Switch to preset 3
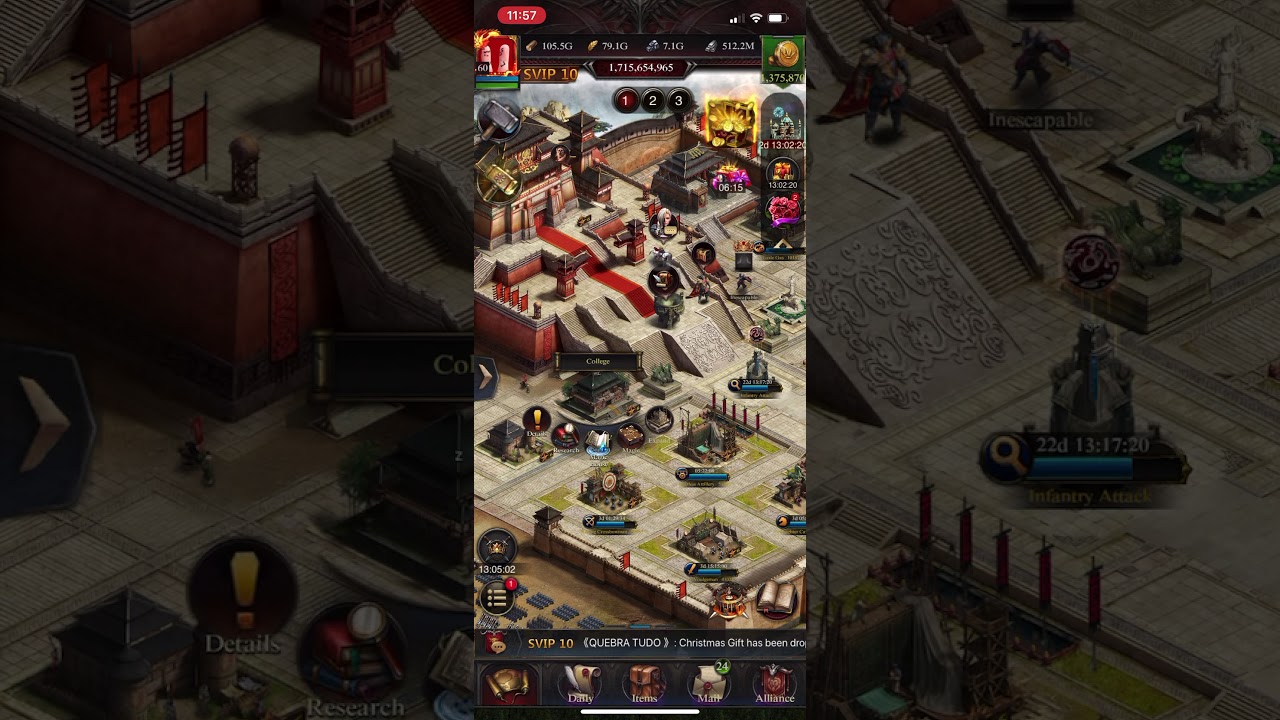1280x720 pixels. [x=678, y=100]
